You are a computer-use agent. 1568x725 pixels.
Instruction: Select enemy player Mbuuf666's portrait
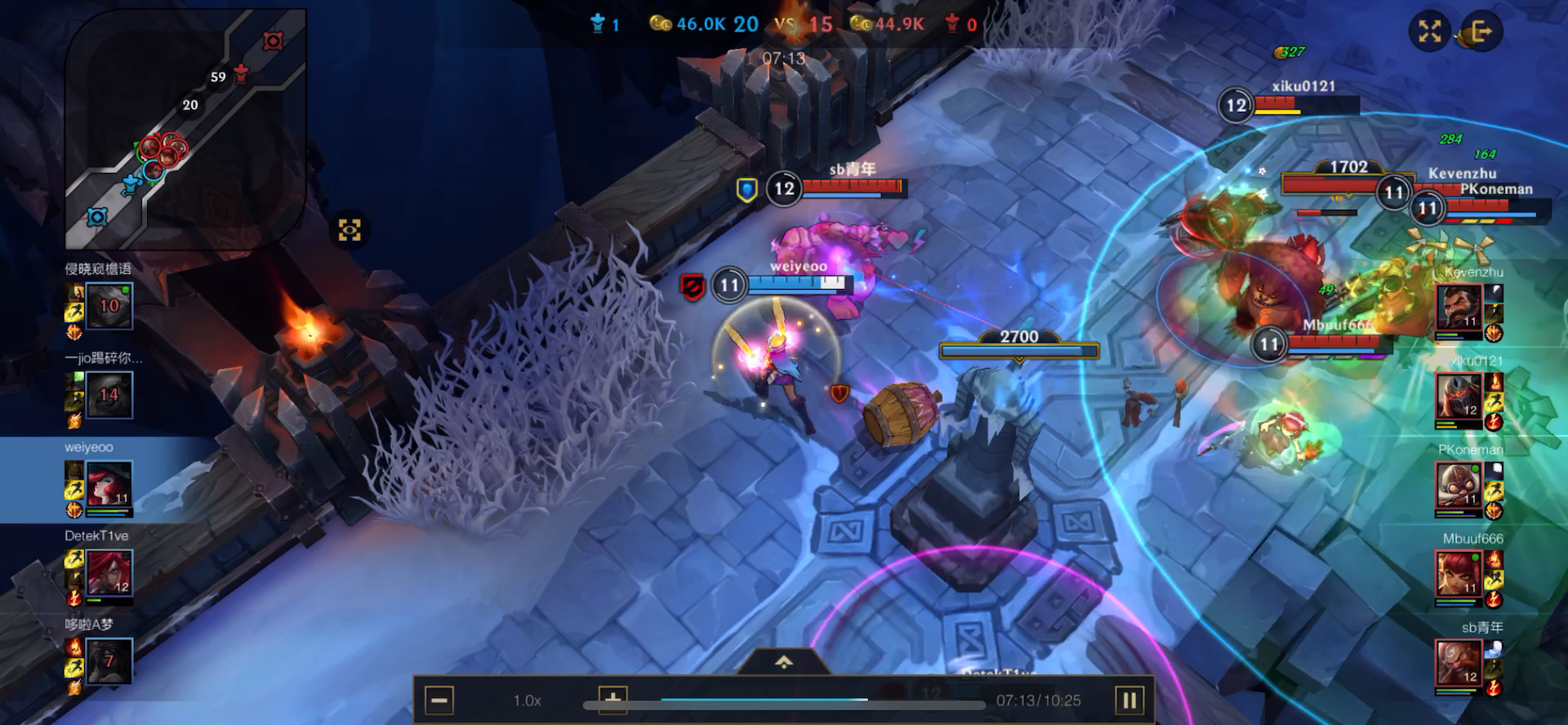tap(1459, 574)
